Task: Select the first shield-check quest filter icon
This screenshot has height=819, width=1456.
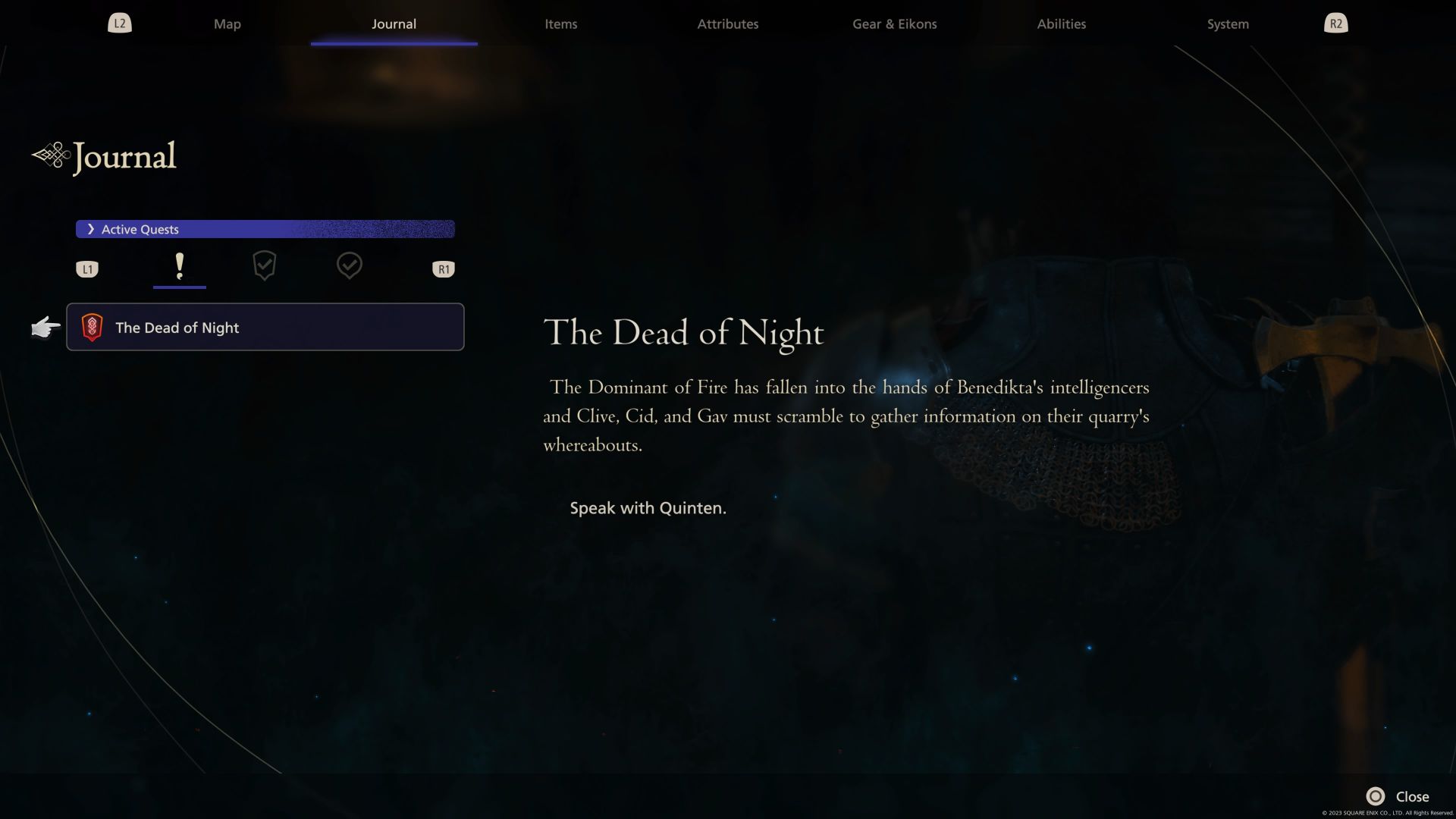Action: click(x=265, y=266)
